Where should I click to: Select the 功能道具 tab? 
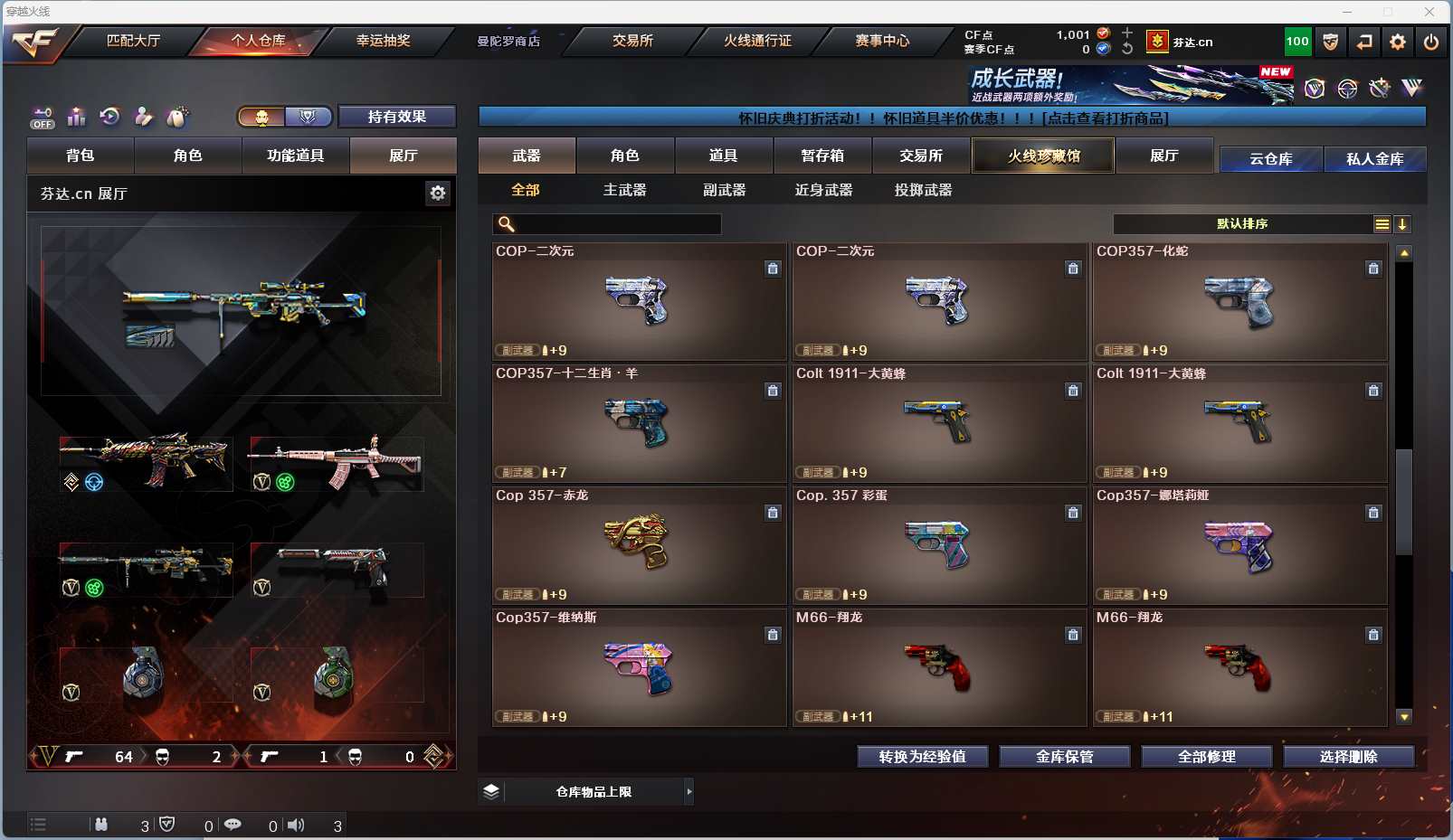[295, 156]
